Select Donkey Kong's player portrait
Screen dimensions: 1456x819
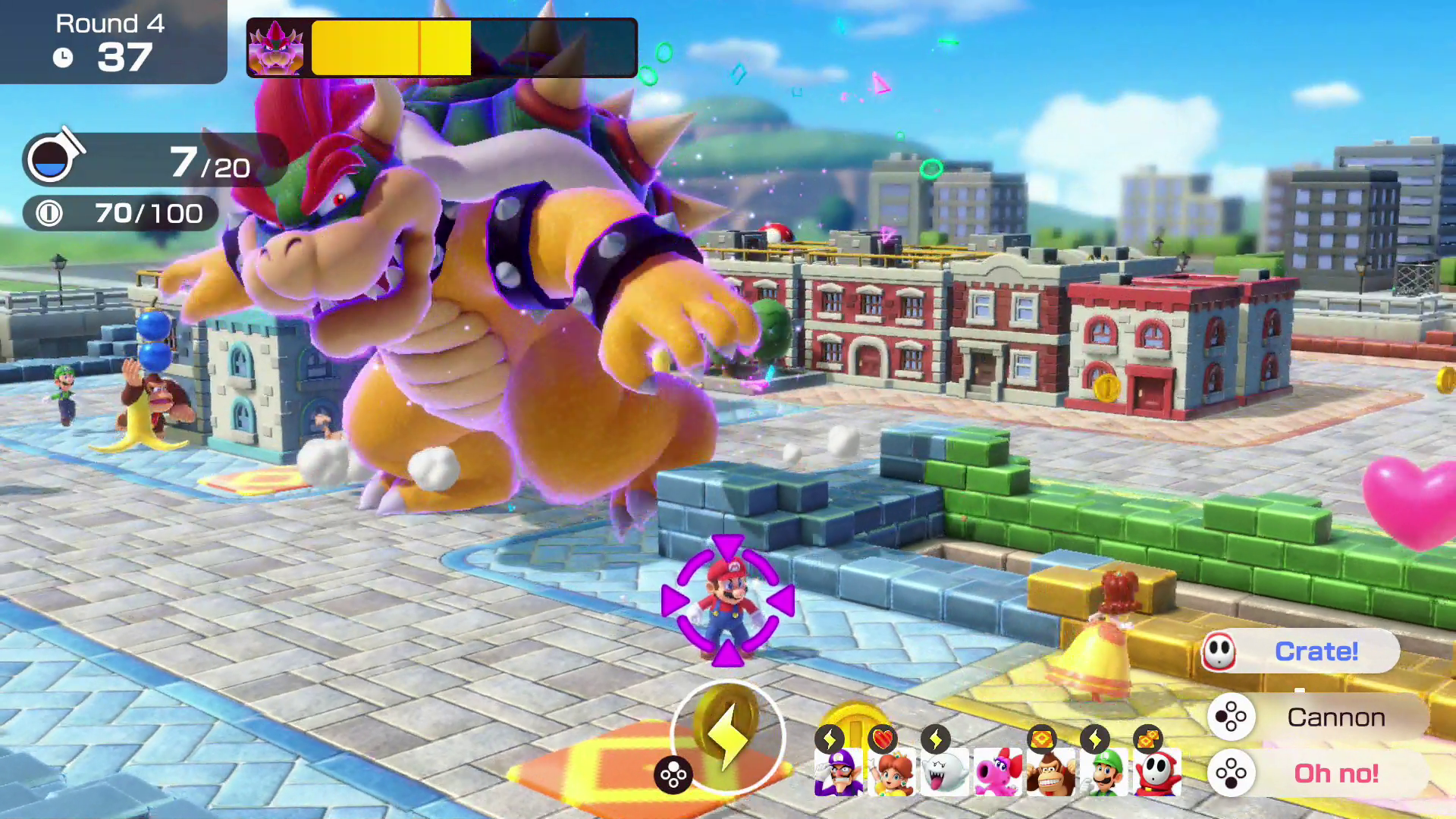coord(1051,772)
